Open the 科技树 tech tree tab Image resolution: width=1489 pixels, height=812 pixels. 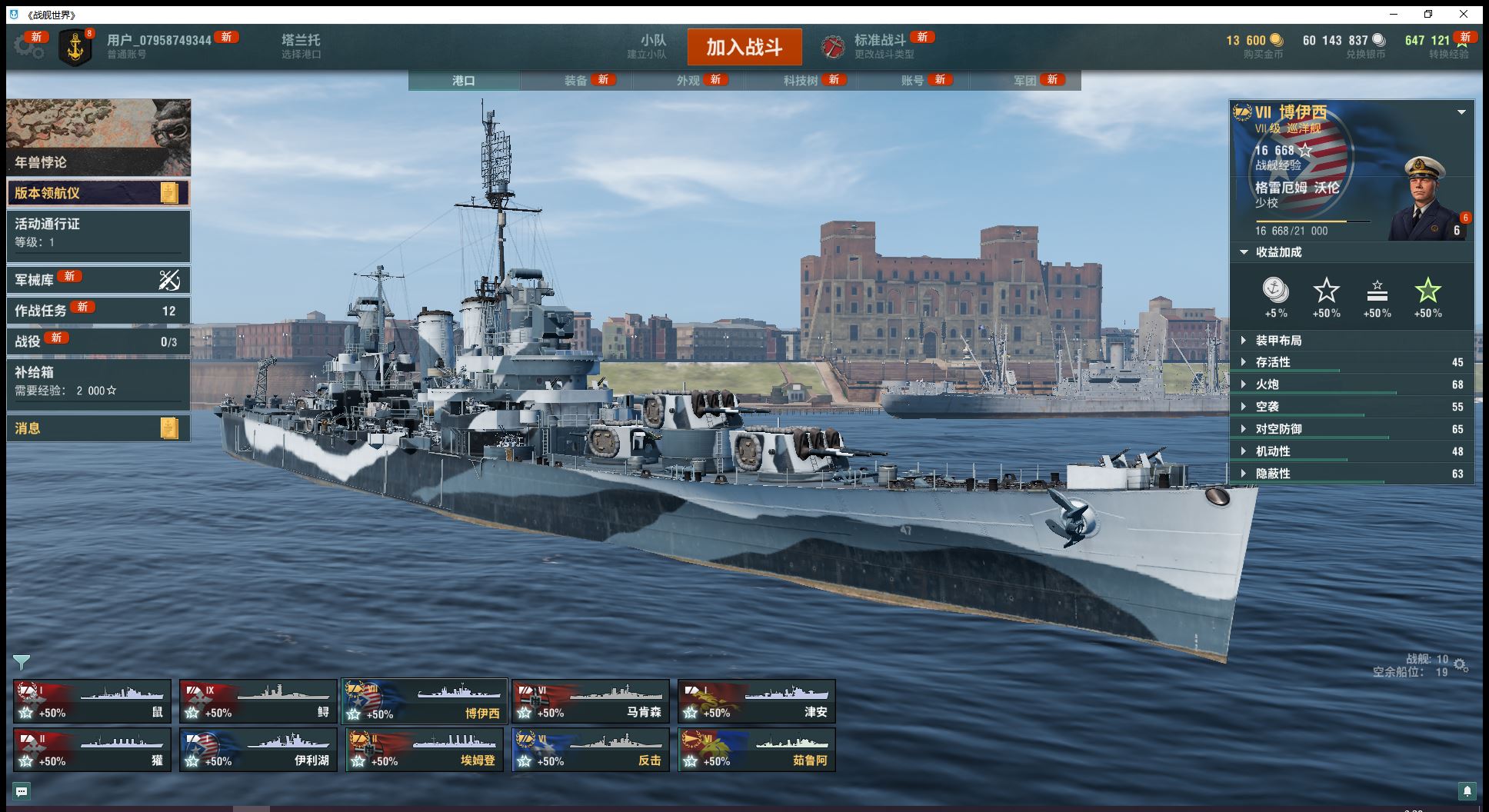pos(801,81)
